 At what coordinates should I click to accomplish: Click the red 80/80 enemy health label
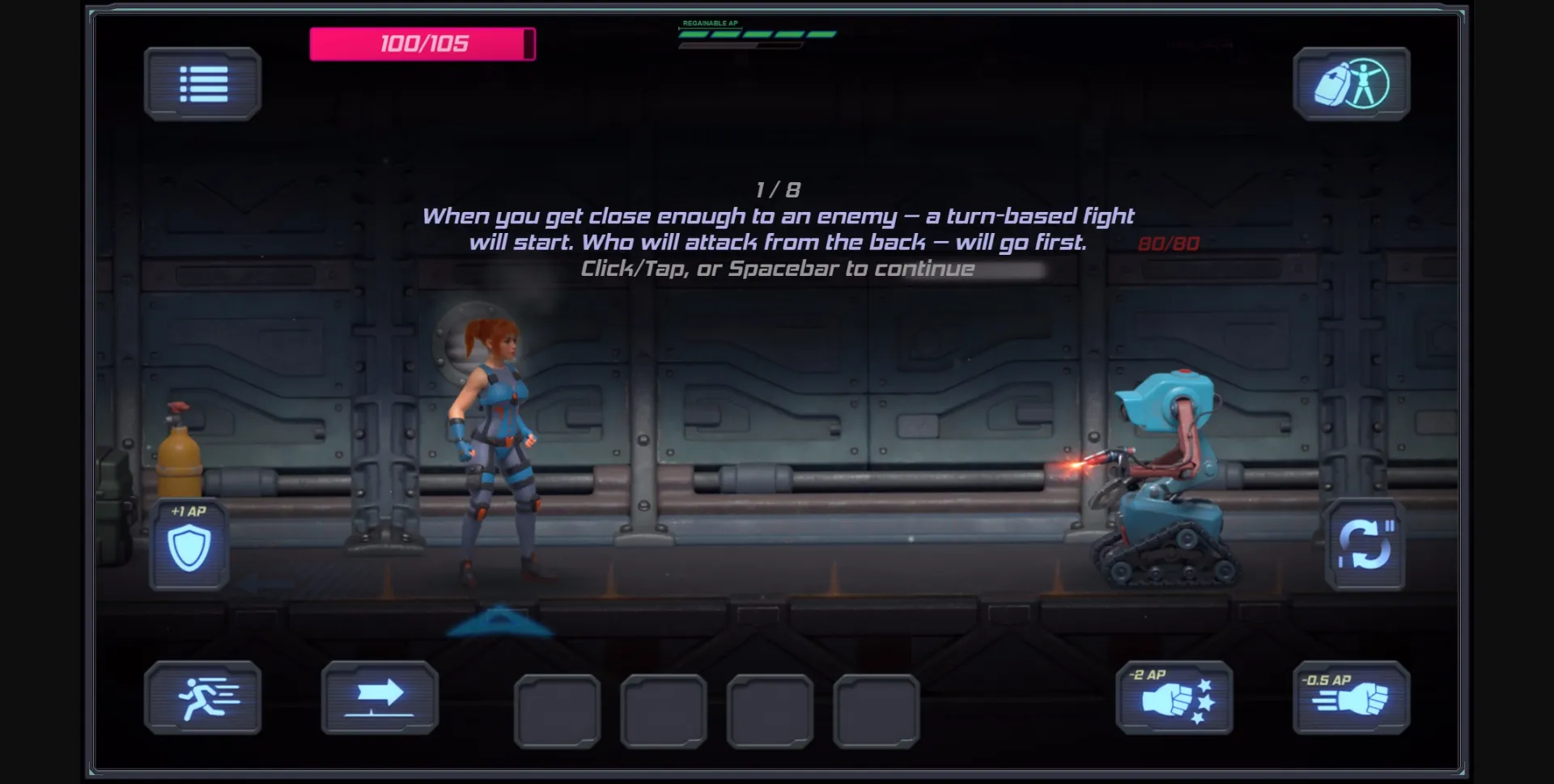(1169, 244)
